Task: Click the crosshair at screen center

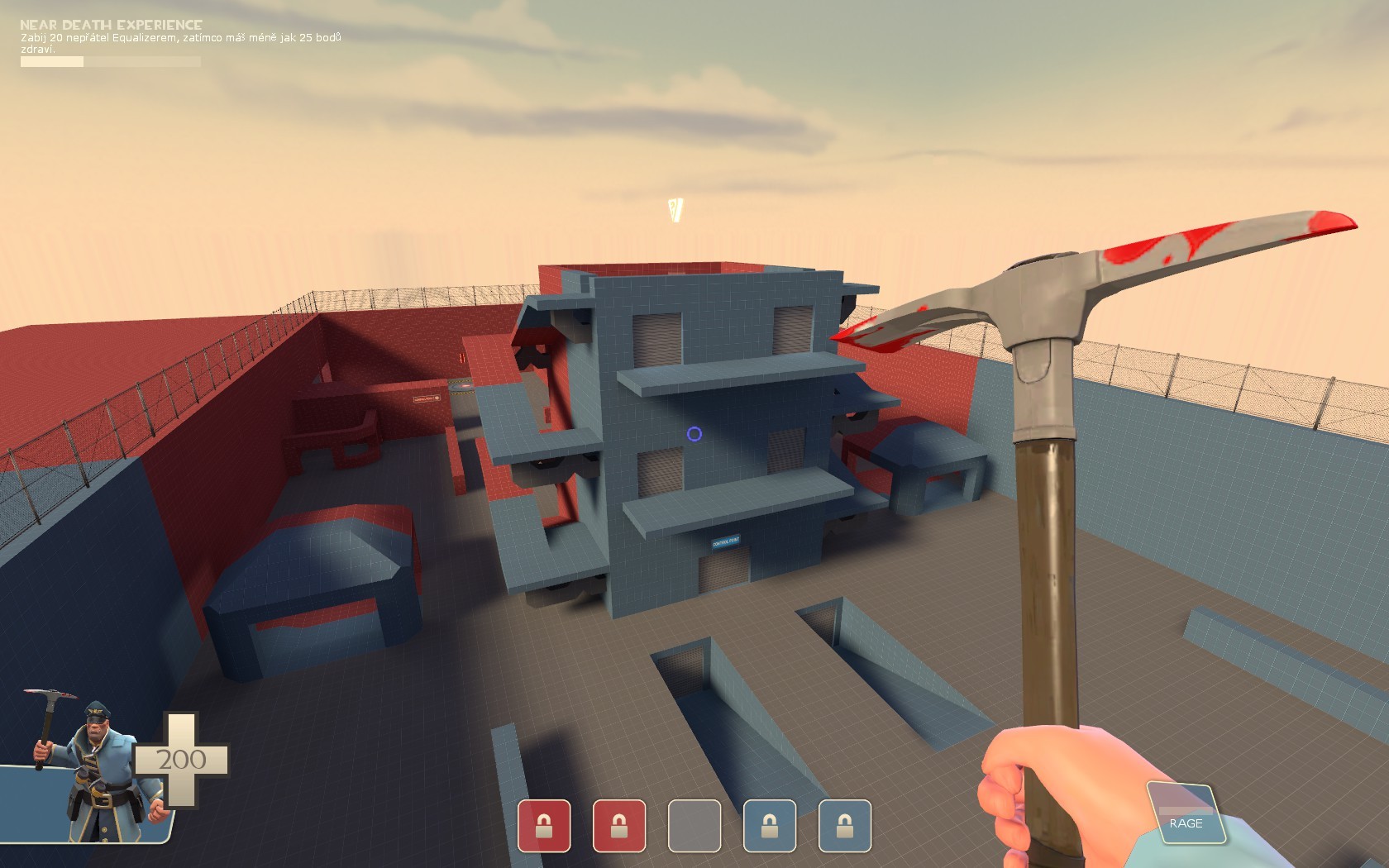Action: tap(694, 434)
